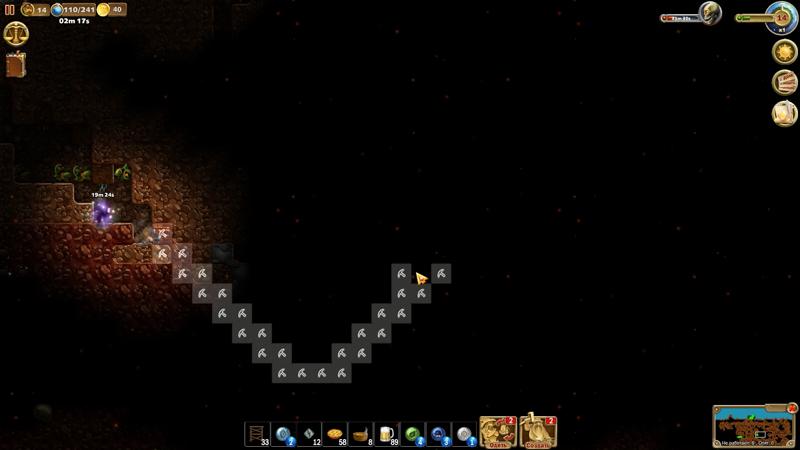Click the golden sun round button
The width and height of the screenshot is (800, 450).
click(784, 51)
